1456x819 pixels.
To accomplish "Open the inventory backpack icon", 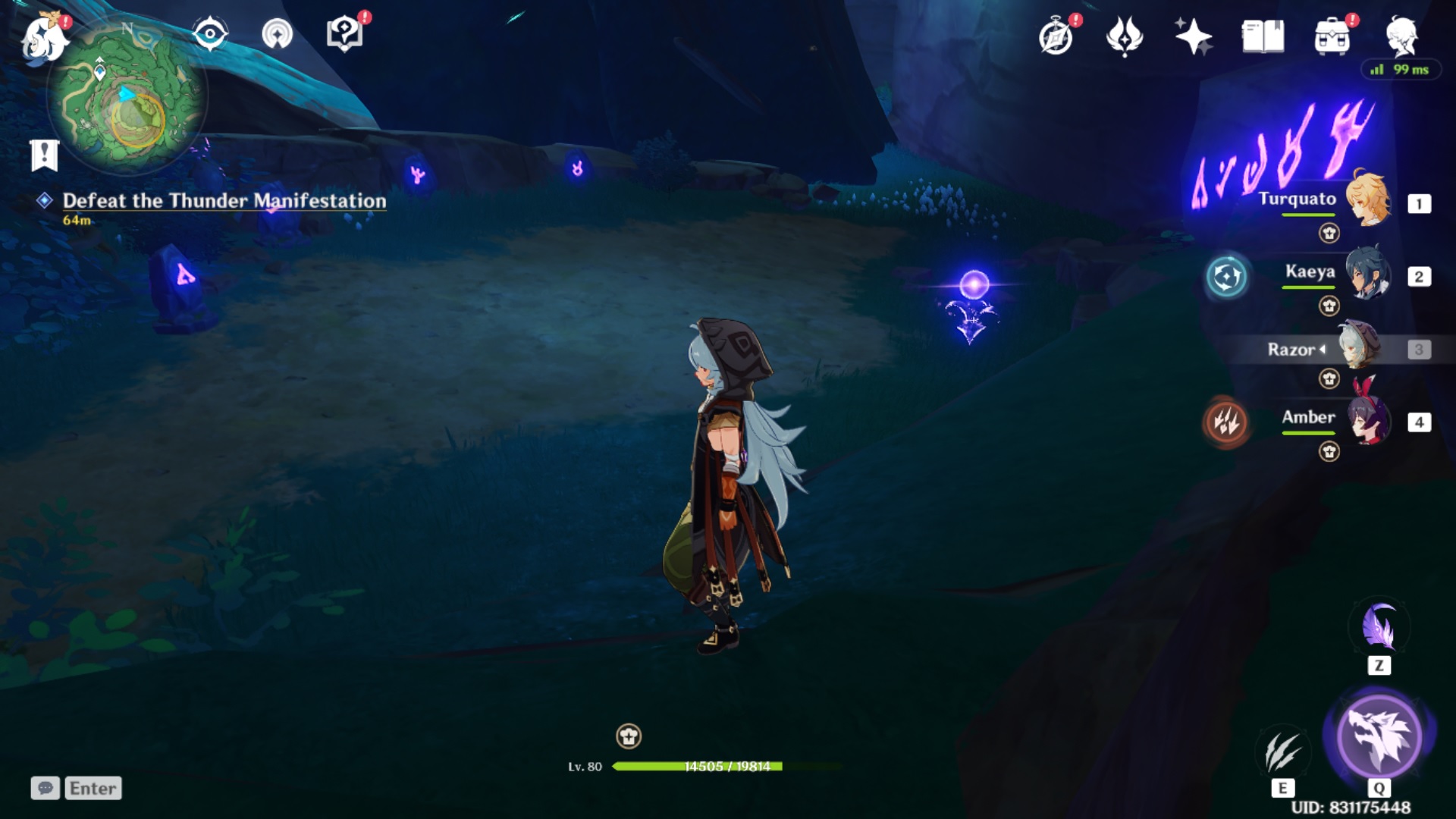I will (x=1332, y=36).
